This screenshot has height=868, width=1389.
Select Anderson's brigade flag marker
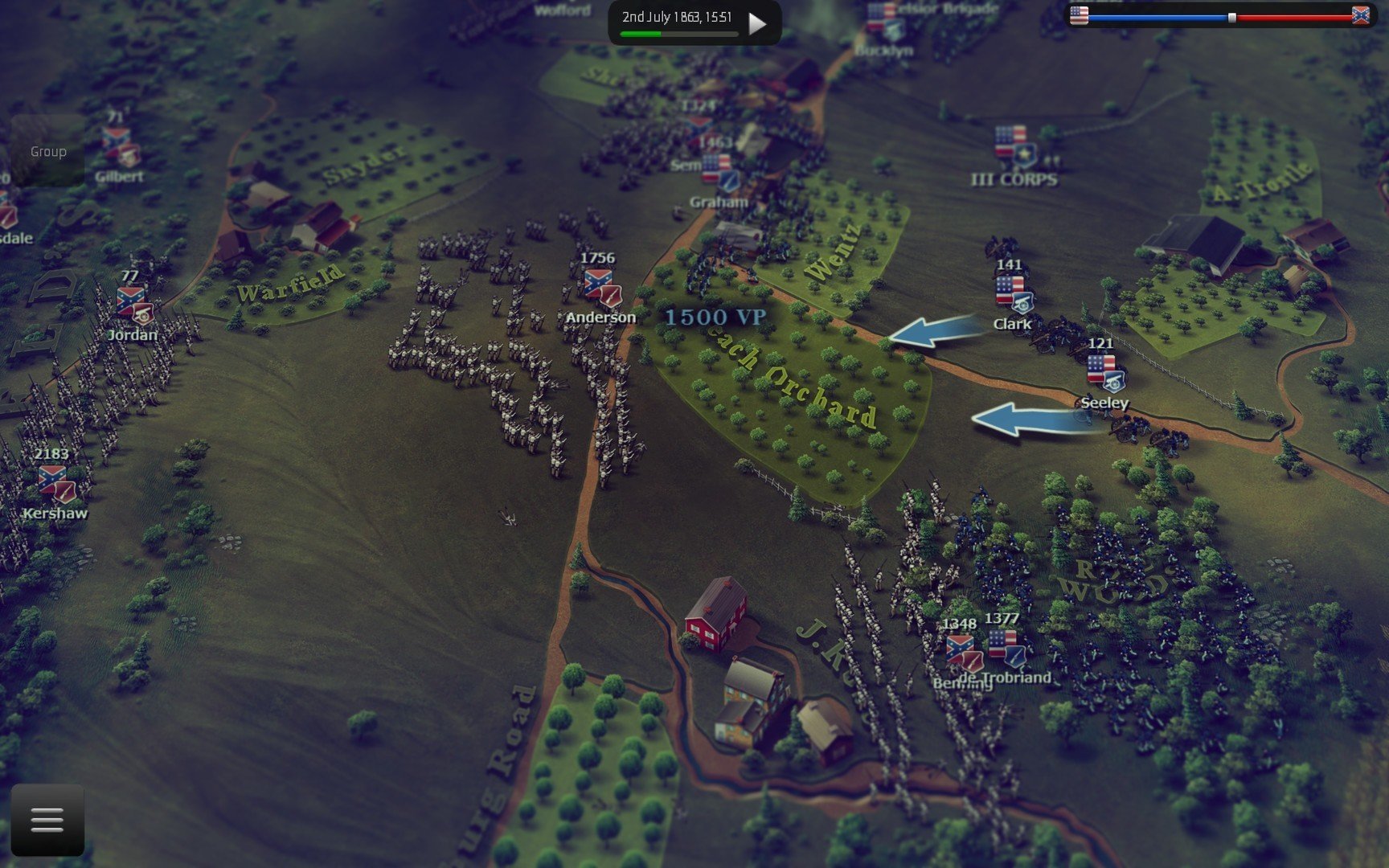602,288
